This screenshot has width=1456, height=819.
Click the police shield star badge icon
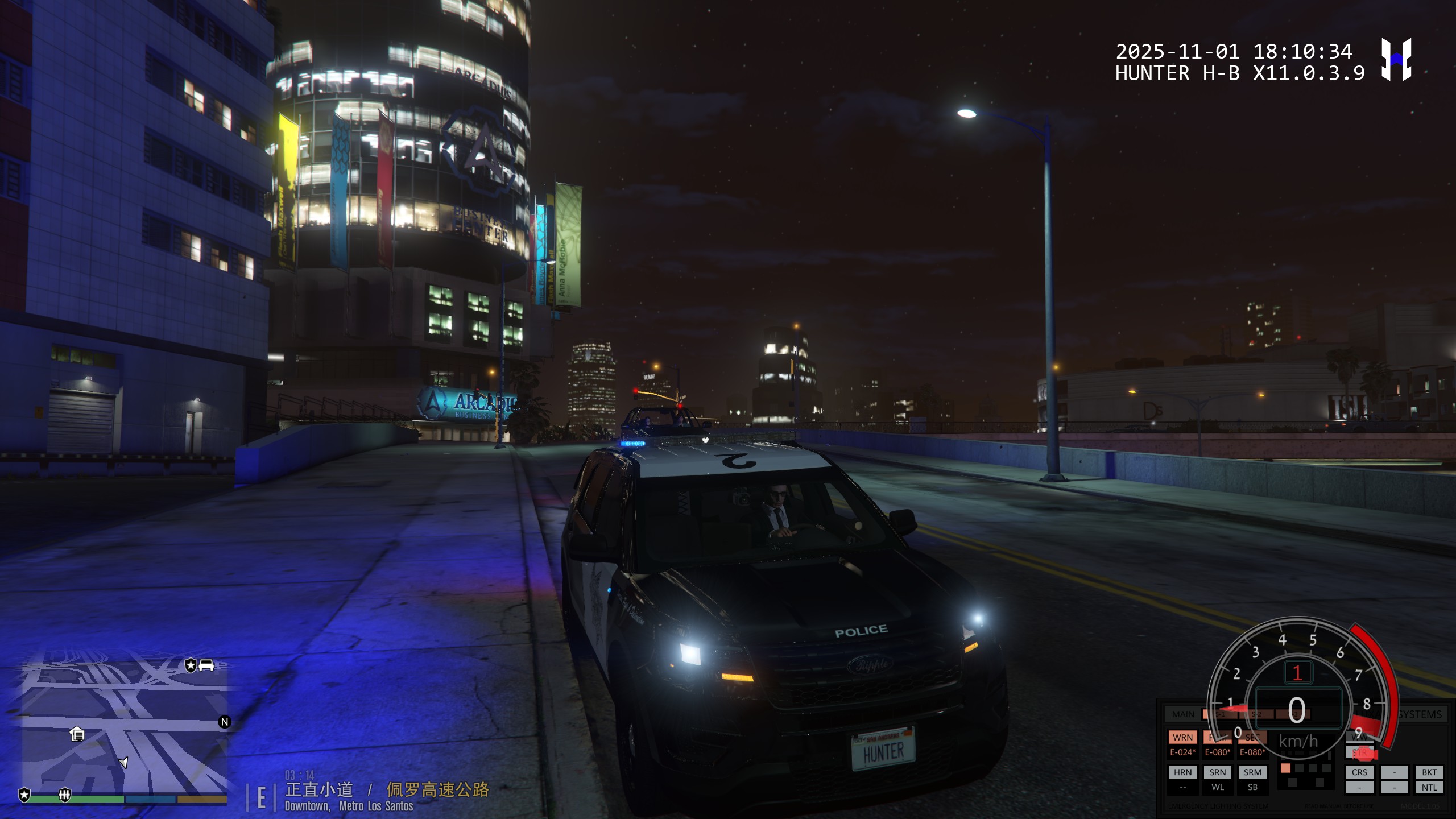24,795
